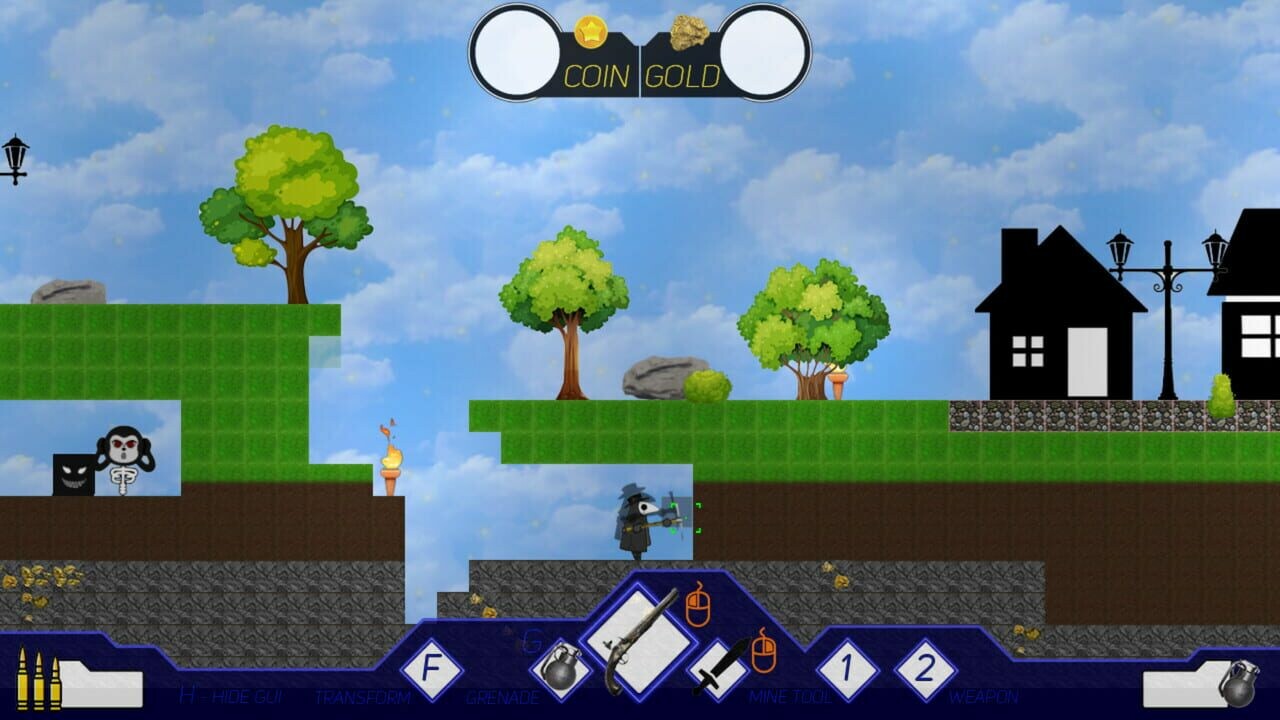1280x720 pixels.
Task: Click the gold coin icon in the top counter
Action: 592,32
